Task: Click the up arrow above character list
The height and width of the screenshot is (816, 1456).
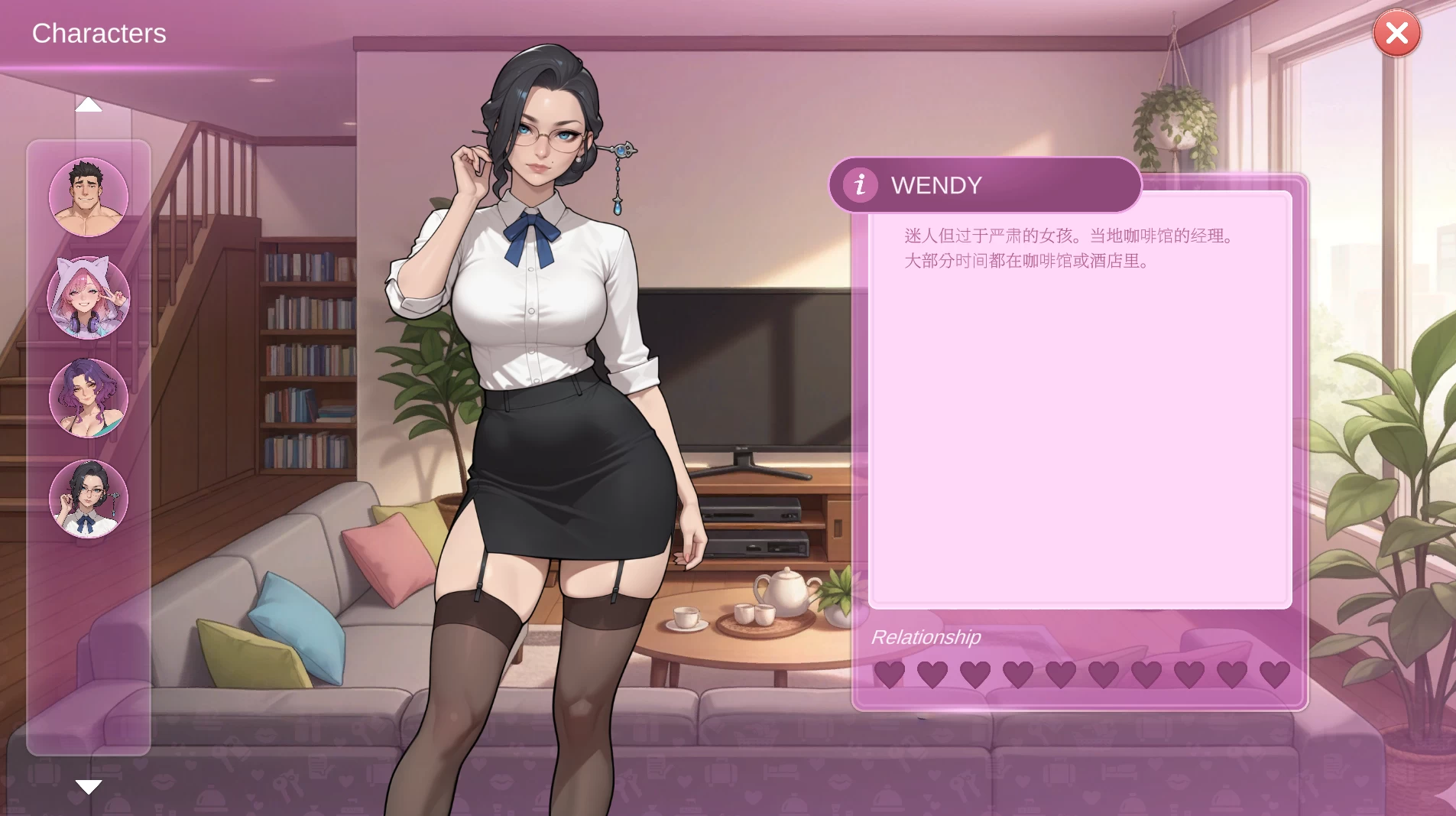Action: [89, 105]
